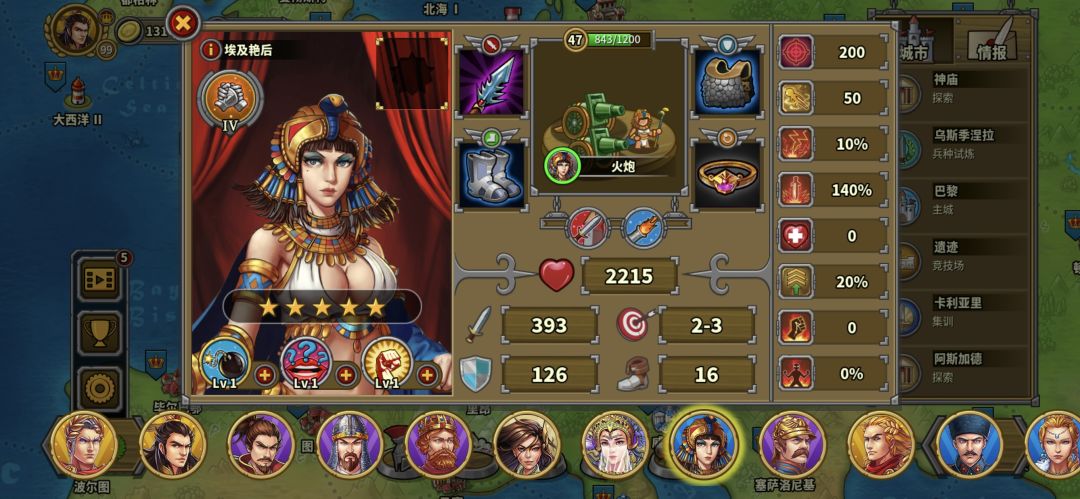Open the trophy achievements button
This screenshot has width=1080, height=499.
99,335
